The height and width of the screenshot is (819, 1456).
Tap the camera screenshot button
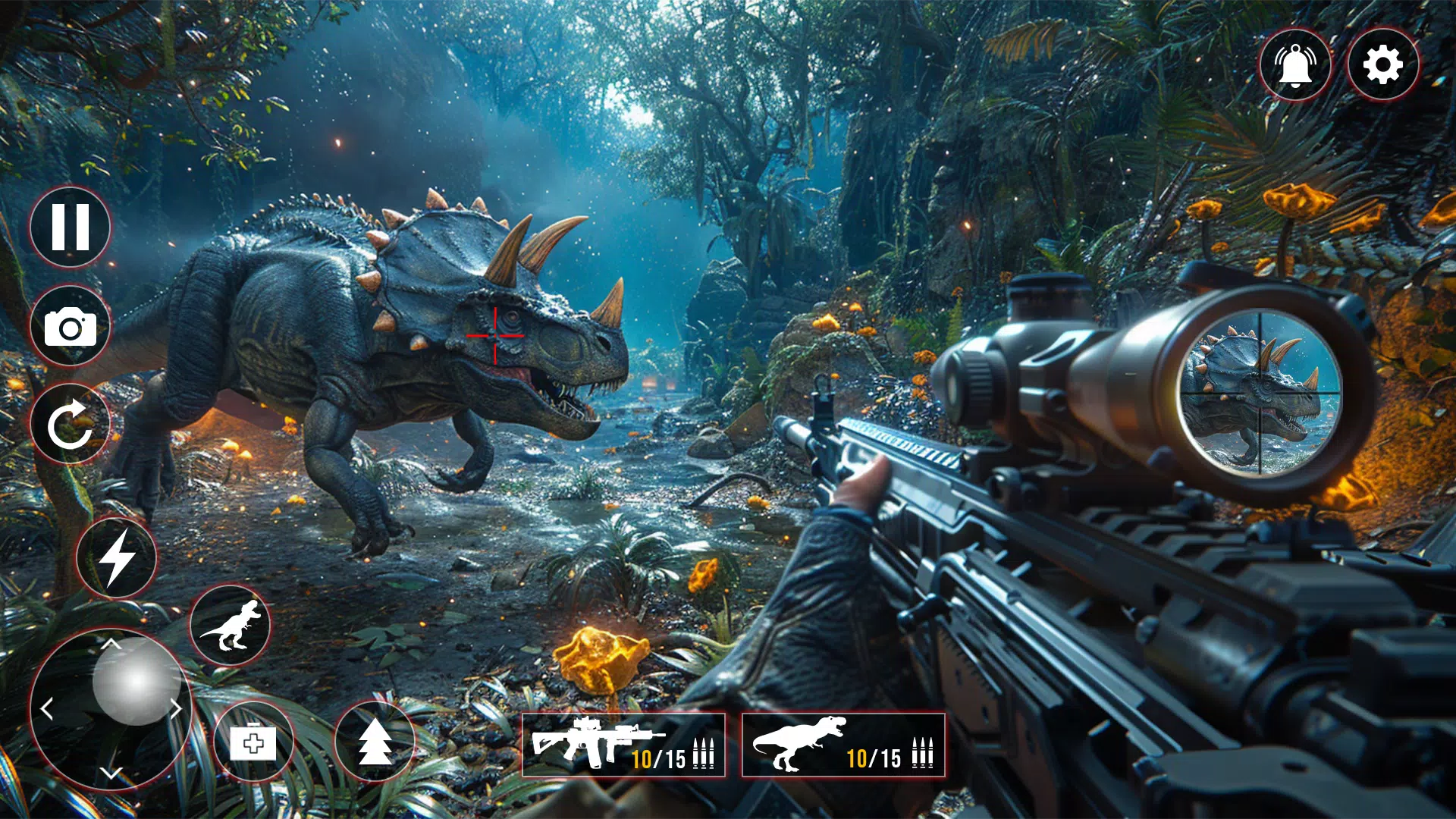(71, 327)
